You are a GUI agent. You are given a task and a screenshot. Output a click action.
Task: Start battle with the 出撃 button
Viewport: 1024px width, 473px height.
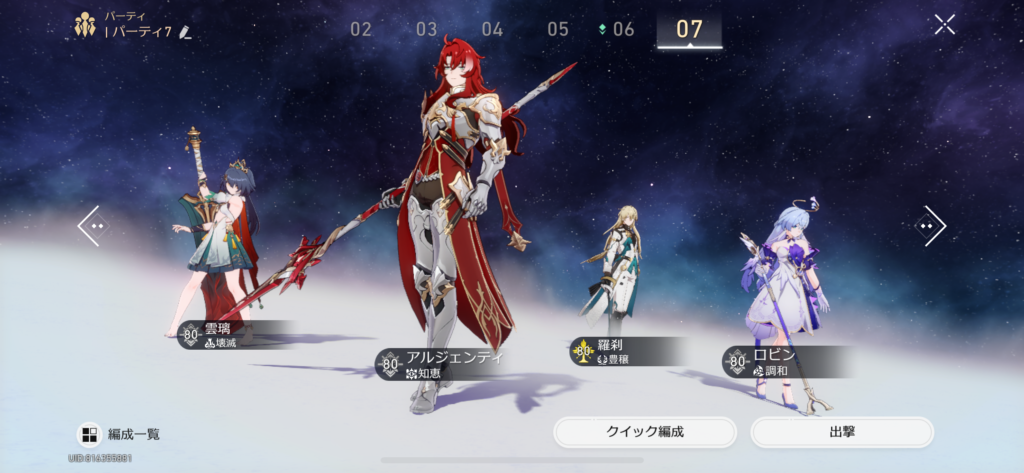click(x=841, y=432)
